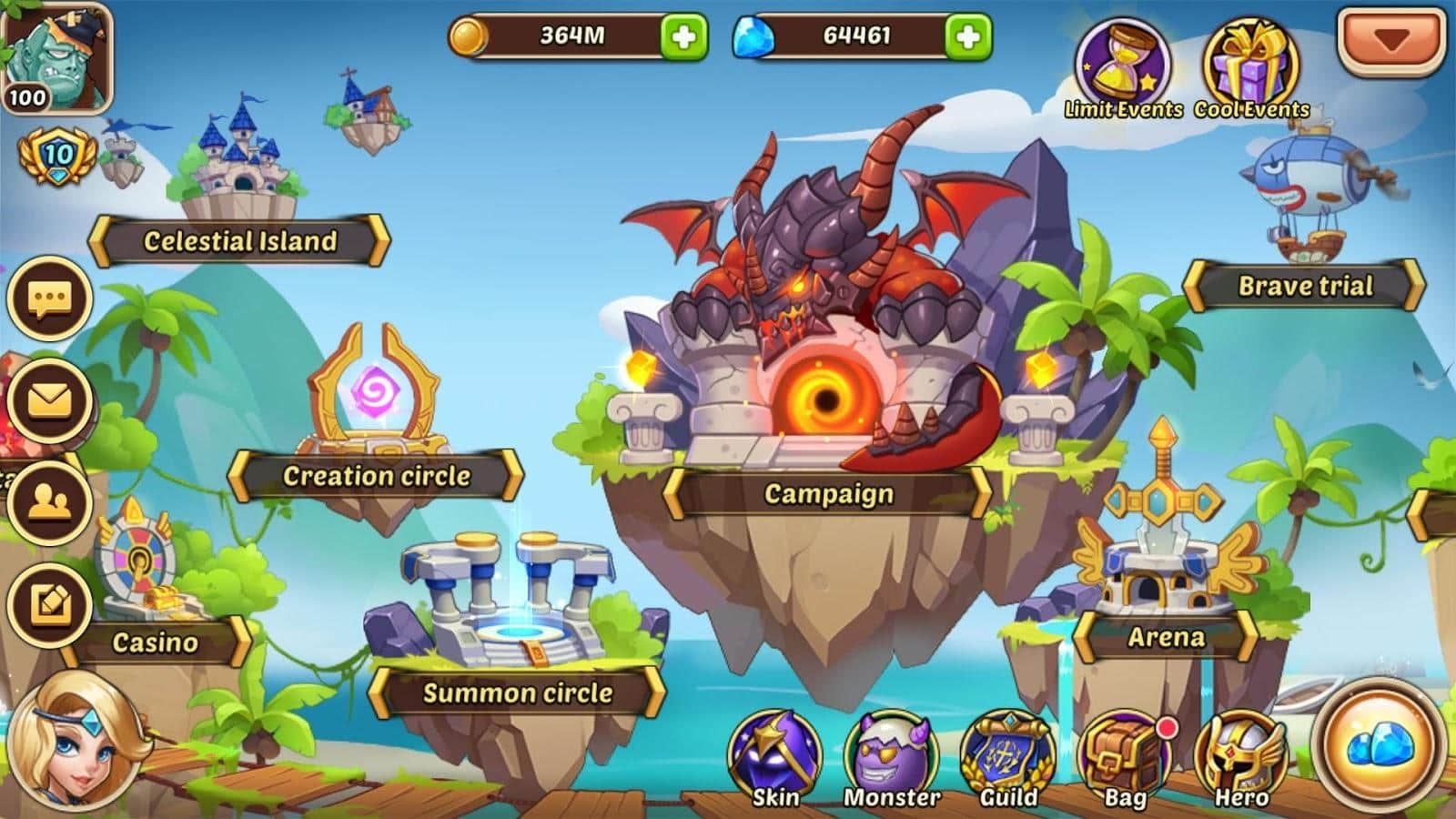Enter Celestial Island
This screenshot has width=1456, height=819.
click(x=239, y=241)
